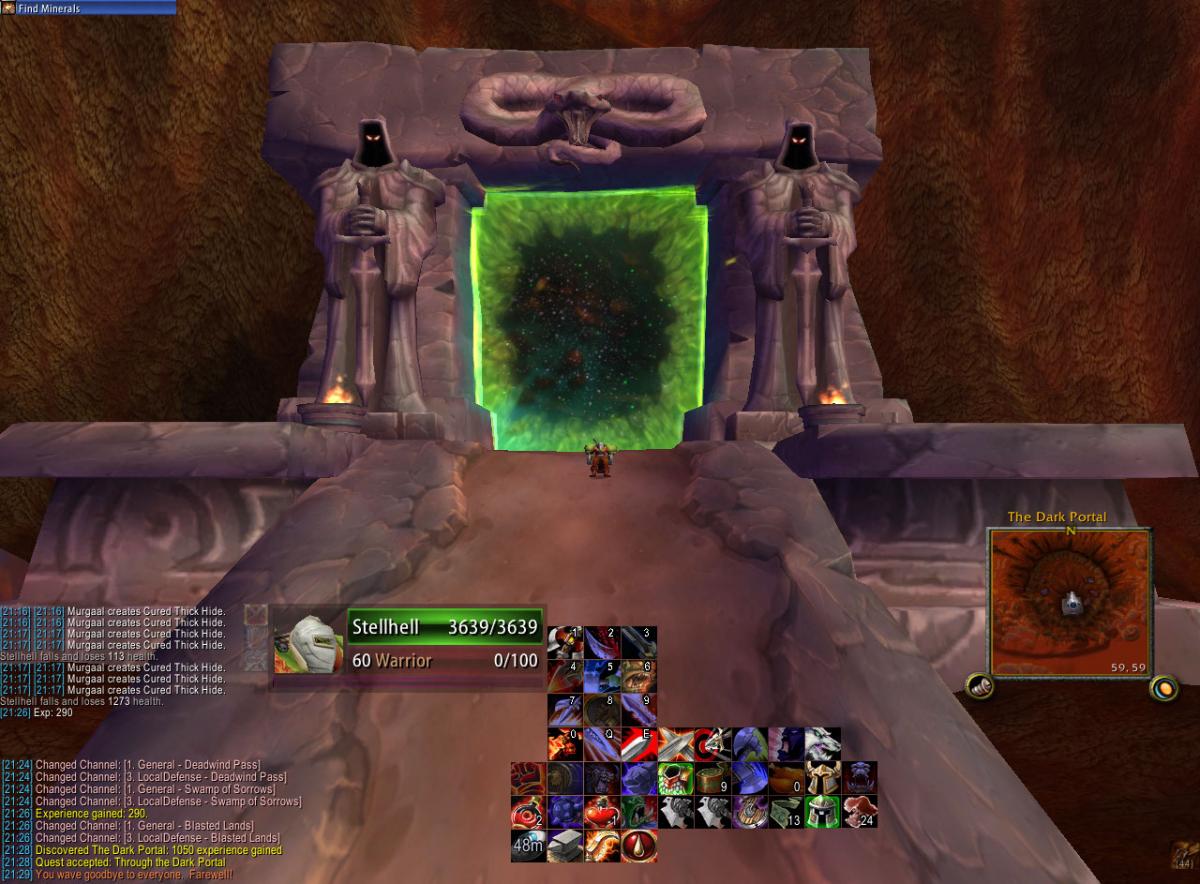
Task: Select the bullseye target with arrows ability
Action: coord(711,744)
